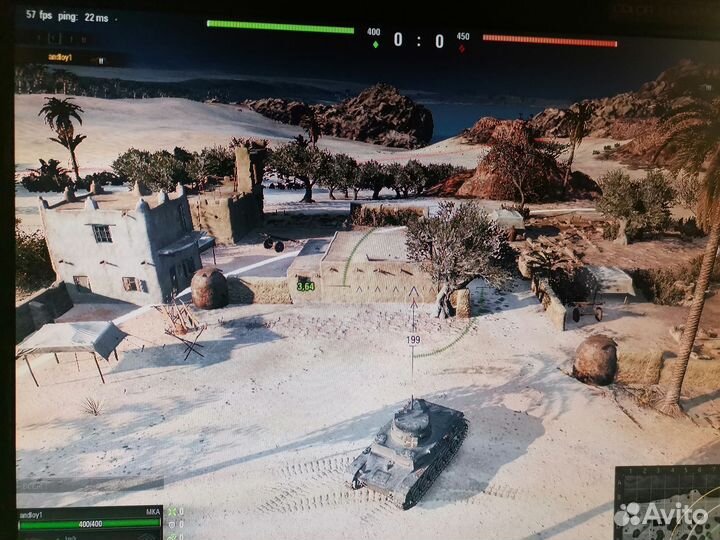
Task: Click the minimap in the corner
Action: click(668, 503)
